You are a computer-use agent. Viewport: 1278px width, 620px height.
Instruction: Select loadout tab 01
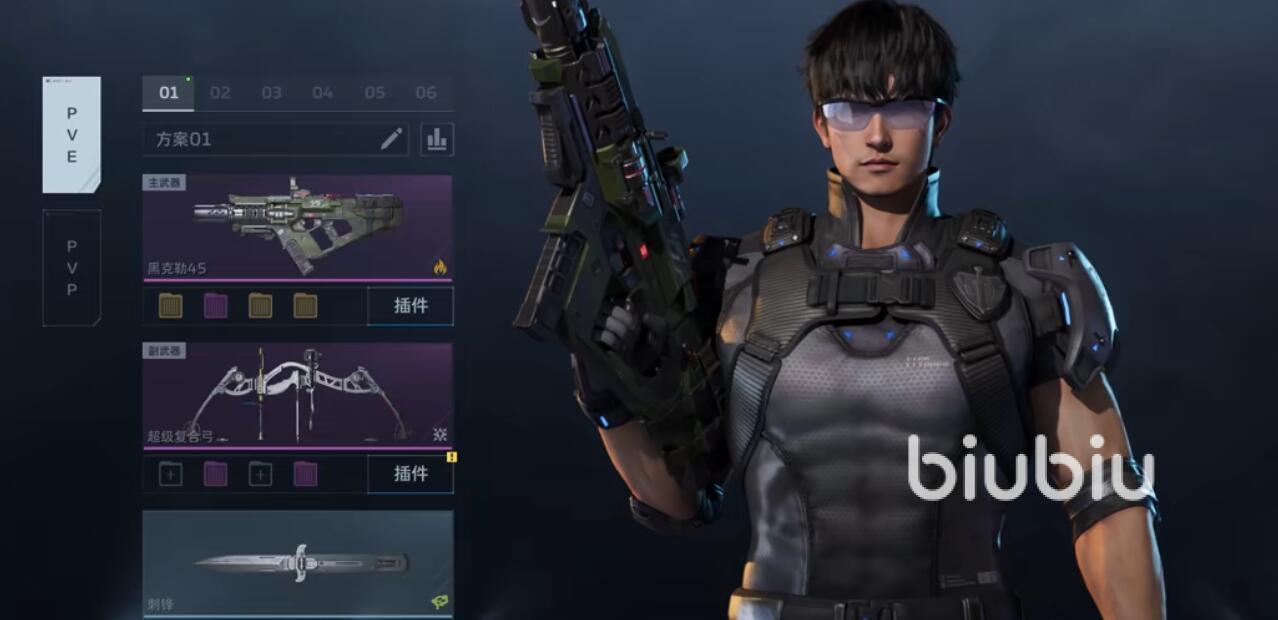pyautogui.click(x=169, y=93)
